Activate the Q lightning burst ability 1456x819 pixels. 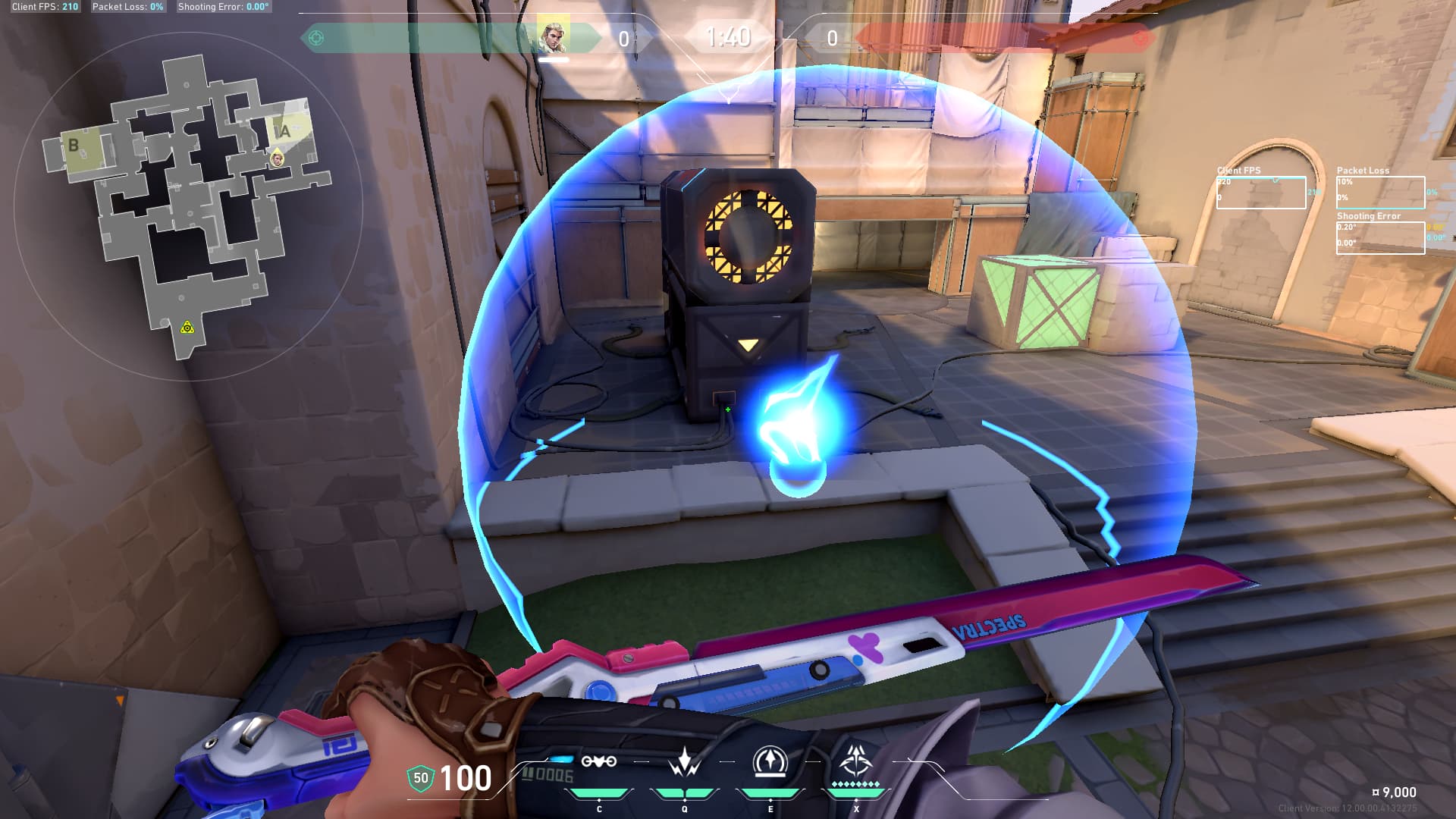pyautogui.click(x=685, y=761)
